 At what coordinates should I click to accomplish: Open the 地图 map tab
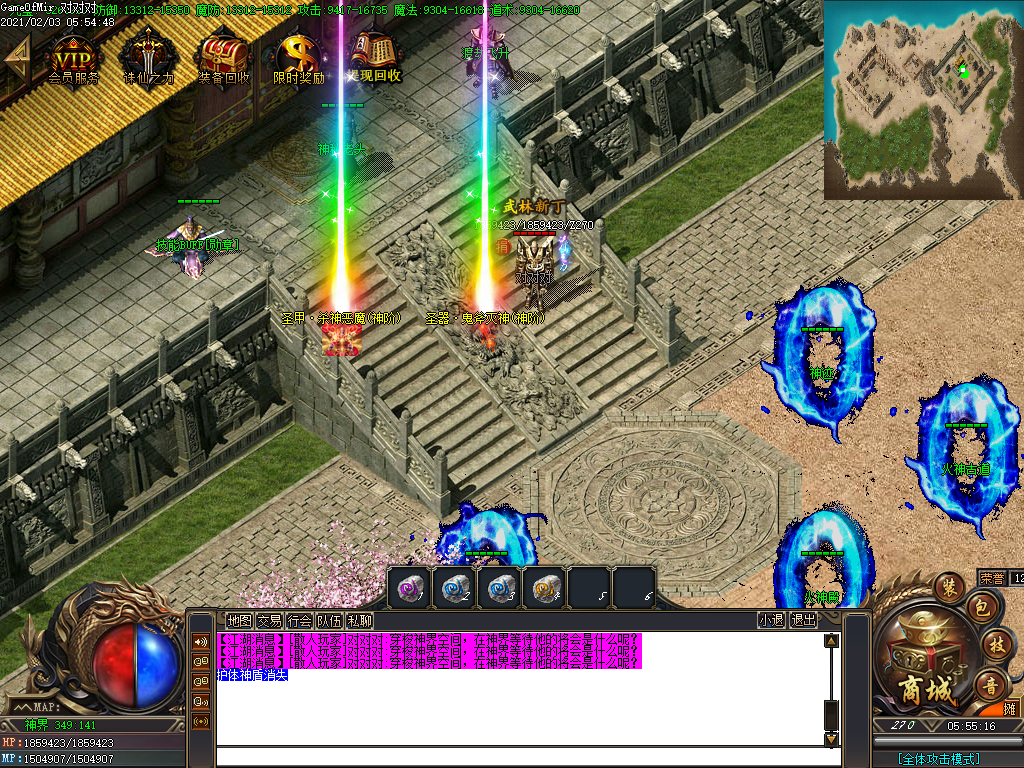click(x=239, y=620)
